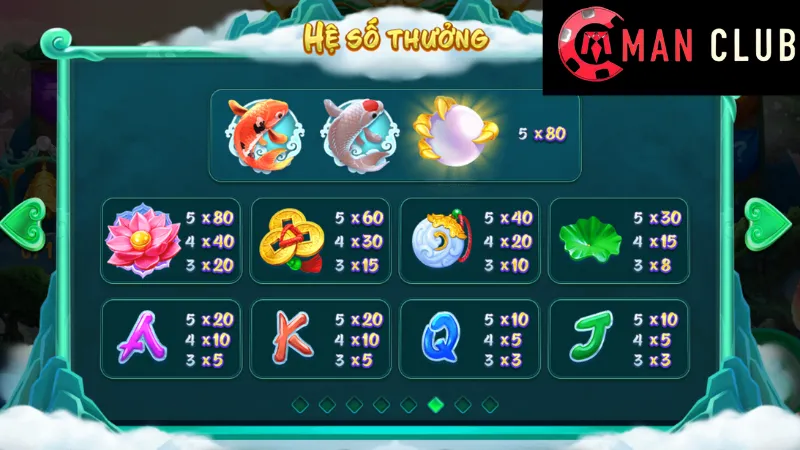The height and width of the screenshot is (450, 800).
Task: Select the highlighted green page dot
Action: [435, 404]
